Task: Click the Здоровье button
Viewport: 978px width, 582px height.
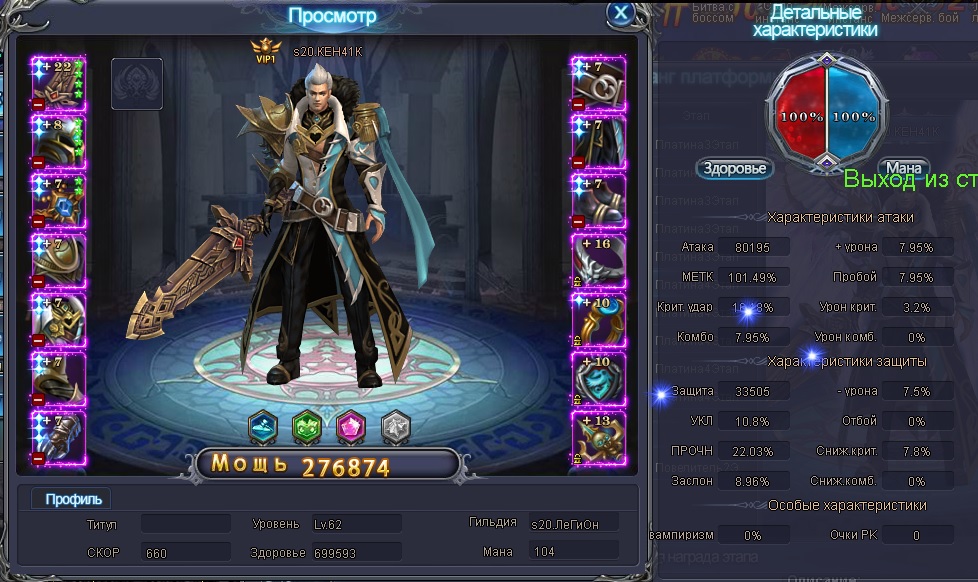Action: (x=735, y=168)
